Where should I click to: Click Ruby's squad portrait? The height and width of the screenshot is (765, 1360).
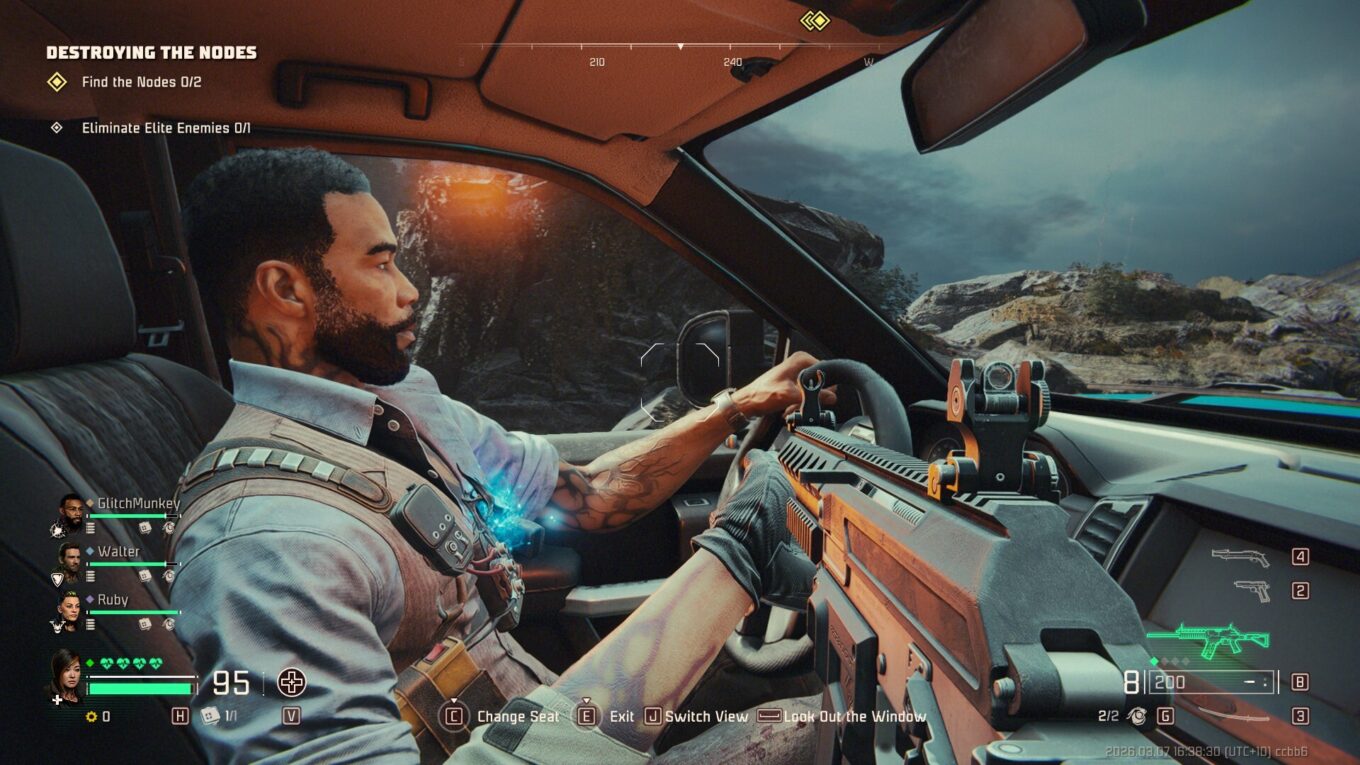click(70, 606)
